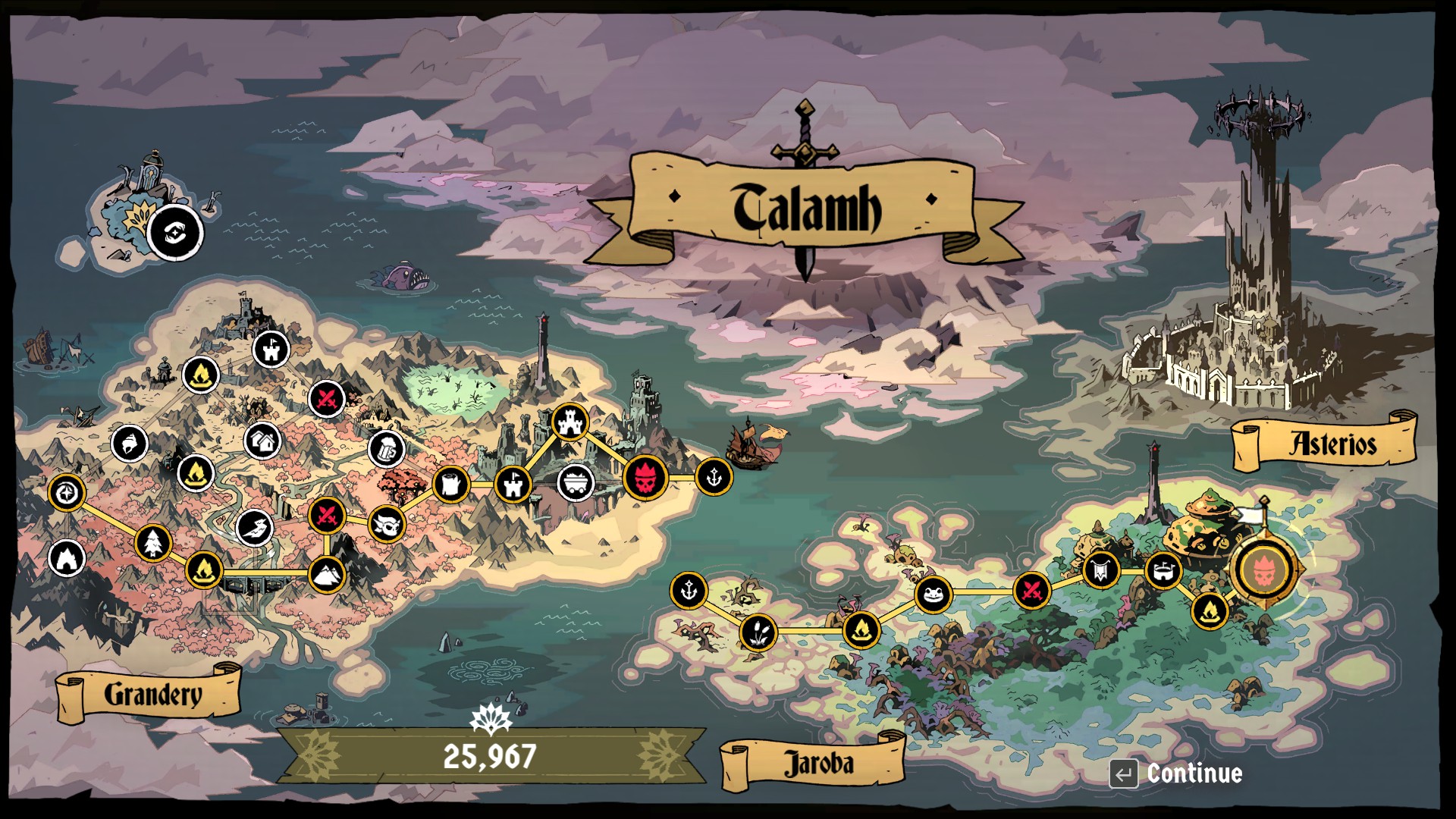Screen dimensions: 1456x819
Task: Choose the banner flag node in Jaroba
Action: [x=1101, y=570]
